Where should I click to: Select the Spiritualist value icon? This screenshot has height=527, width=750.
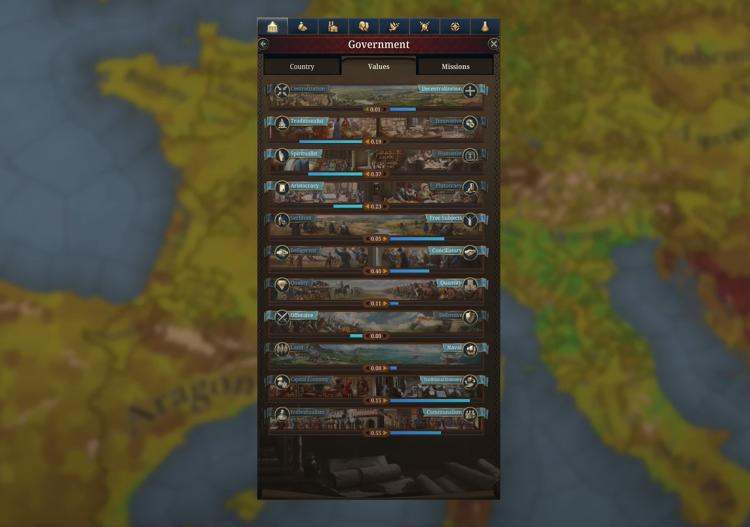[282, 156]
